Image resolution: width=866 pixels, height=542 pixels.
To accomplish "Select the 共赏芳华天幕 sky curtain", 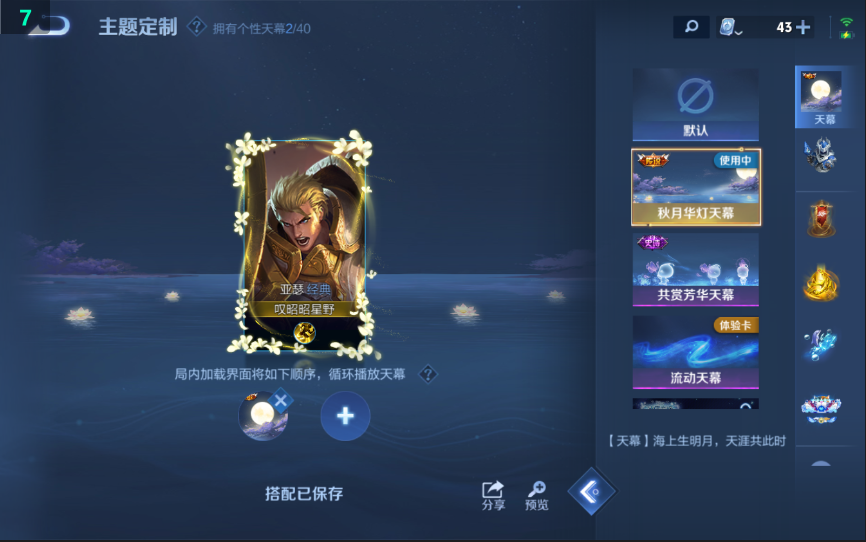I will pos(695,269).
